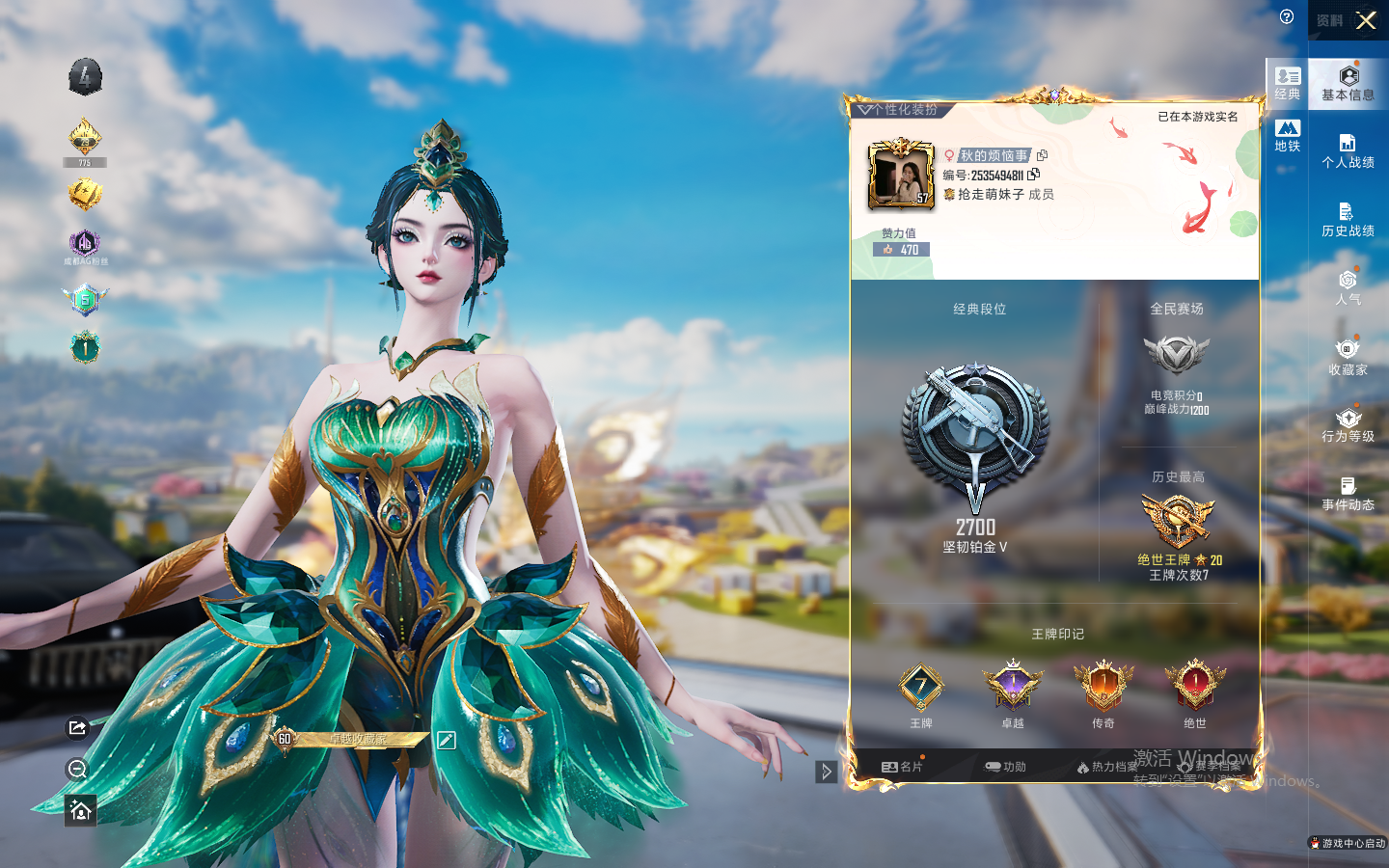1389x868 pixels.
Task: Zoom out the character with magnifier icon
Action: point(77,769)
